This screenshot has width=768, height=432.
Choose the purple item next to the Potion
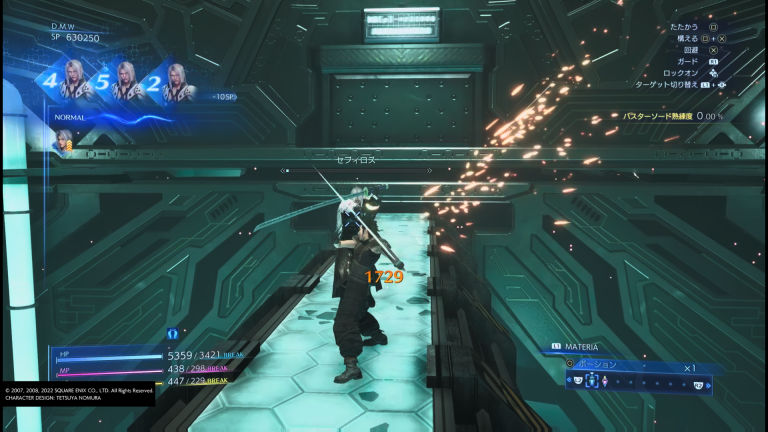point(606,383)
